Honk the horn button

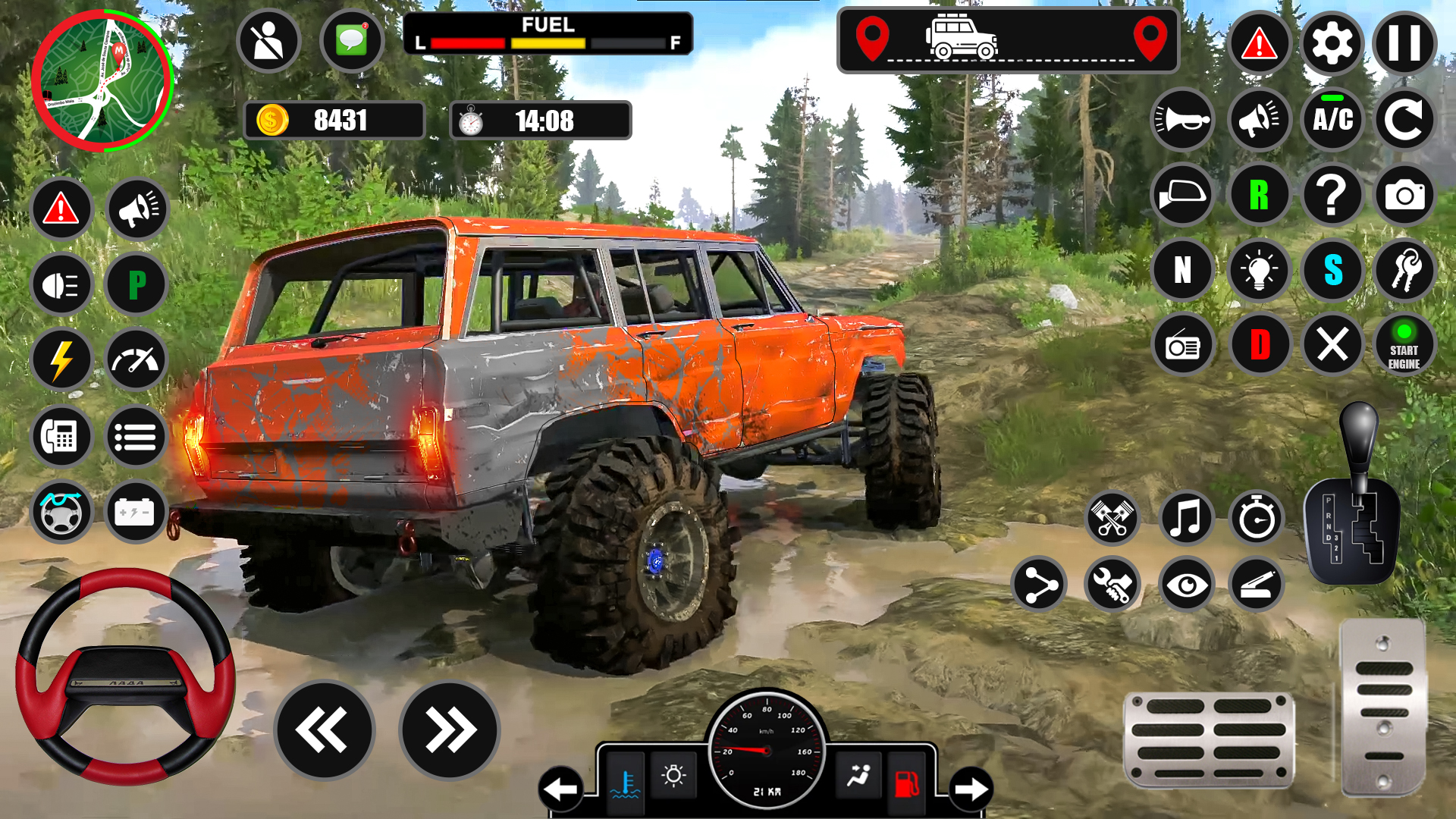click(1182, 119)
